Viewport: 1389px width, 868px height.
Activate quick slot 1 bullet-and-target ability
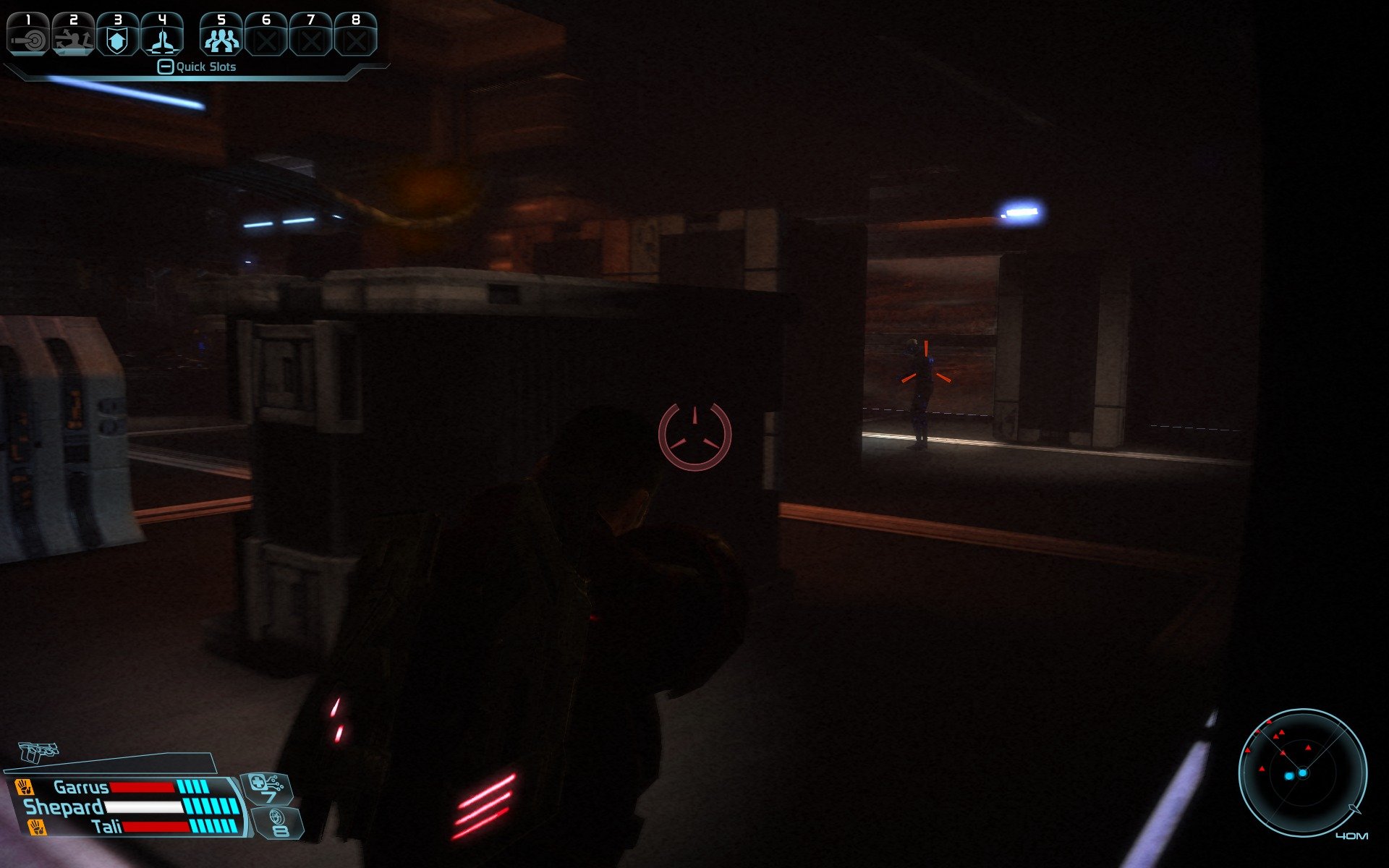28,35
